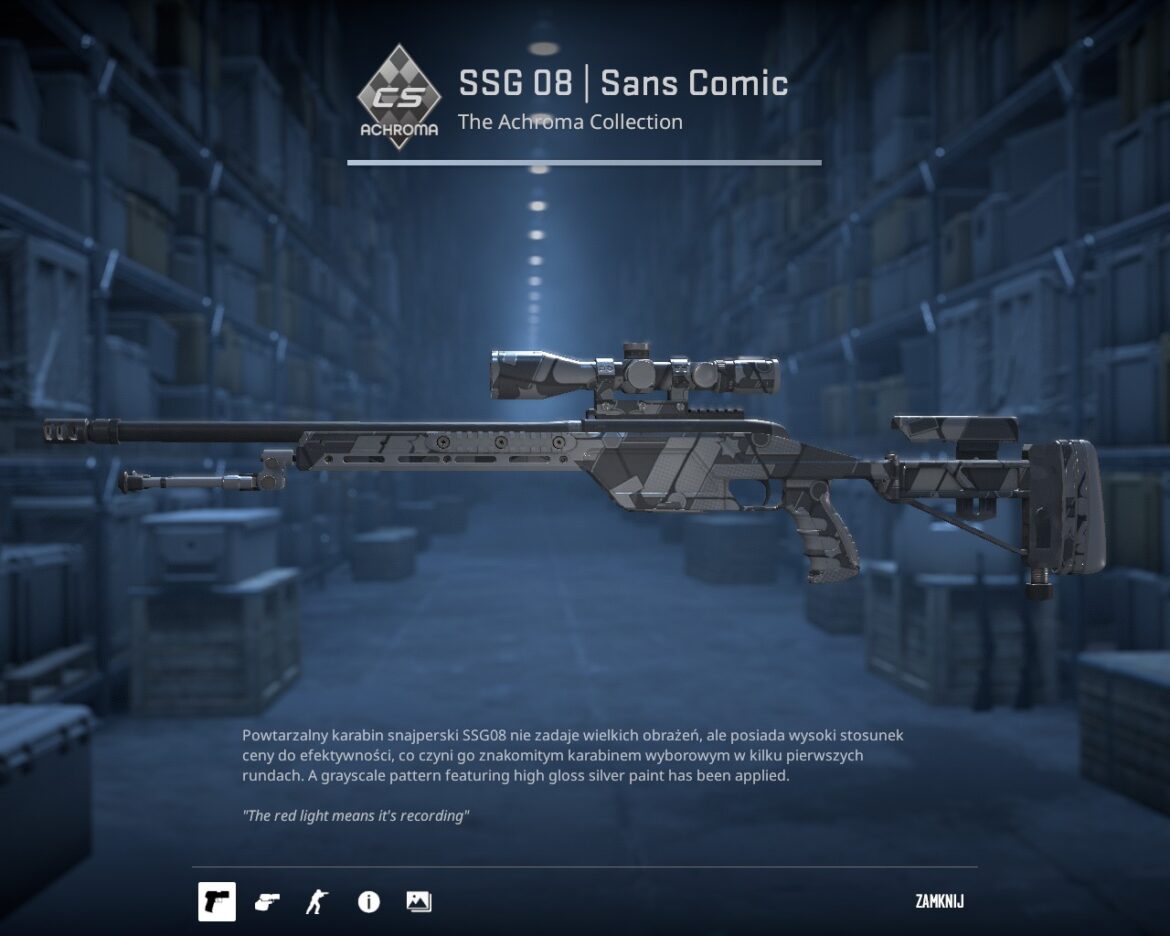Viewport: 1170px width, 936px height.
Task: Show the weapon on a character model
Action: (316, 902)
